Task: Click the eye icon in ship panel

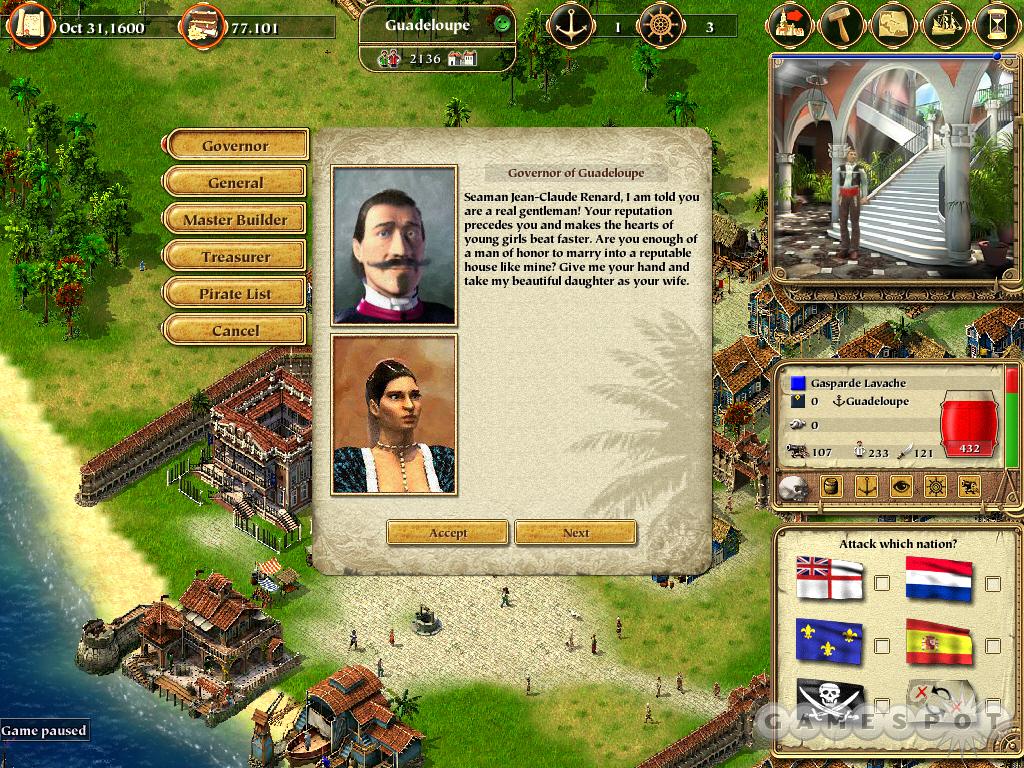Action: click(901, 488)
